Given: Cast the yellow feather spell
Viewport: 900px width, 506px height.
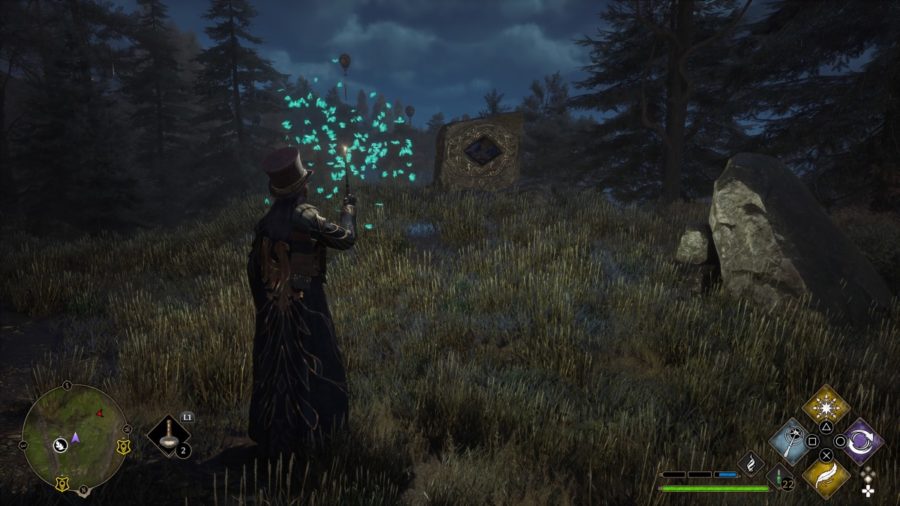Looking at the screenshot, I should pos(826,475).
